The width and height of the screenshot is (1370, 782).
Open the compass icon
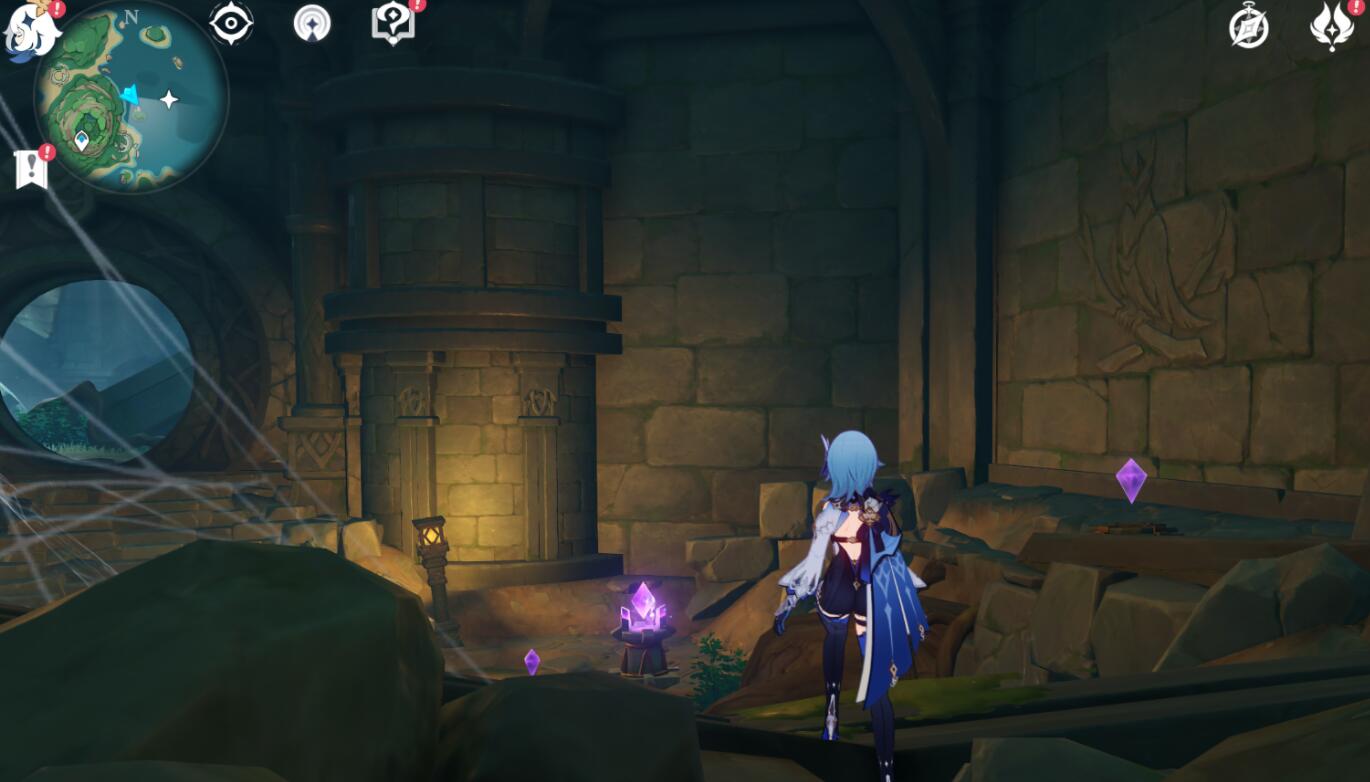click(1248, 27)
